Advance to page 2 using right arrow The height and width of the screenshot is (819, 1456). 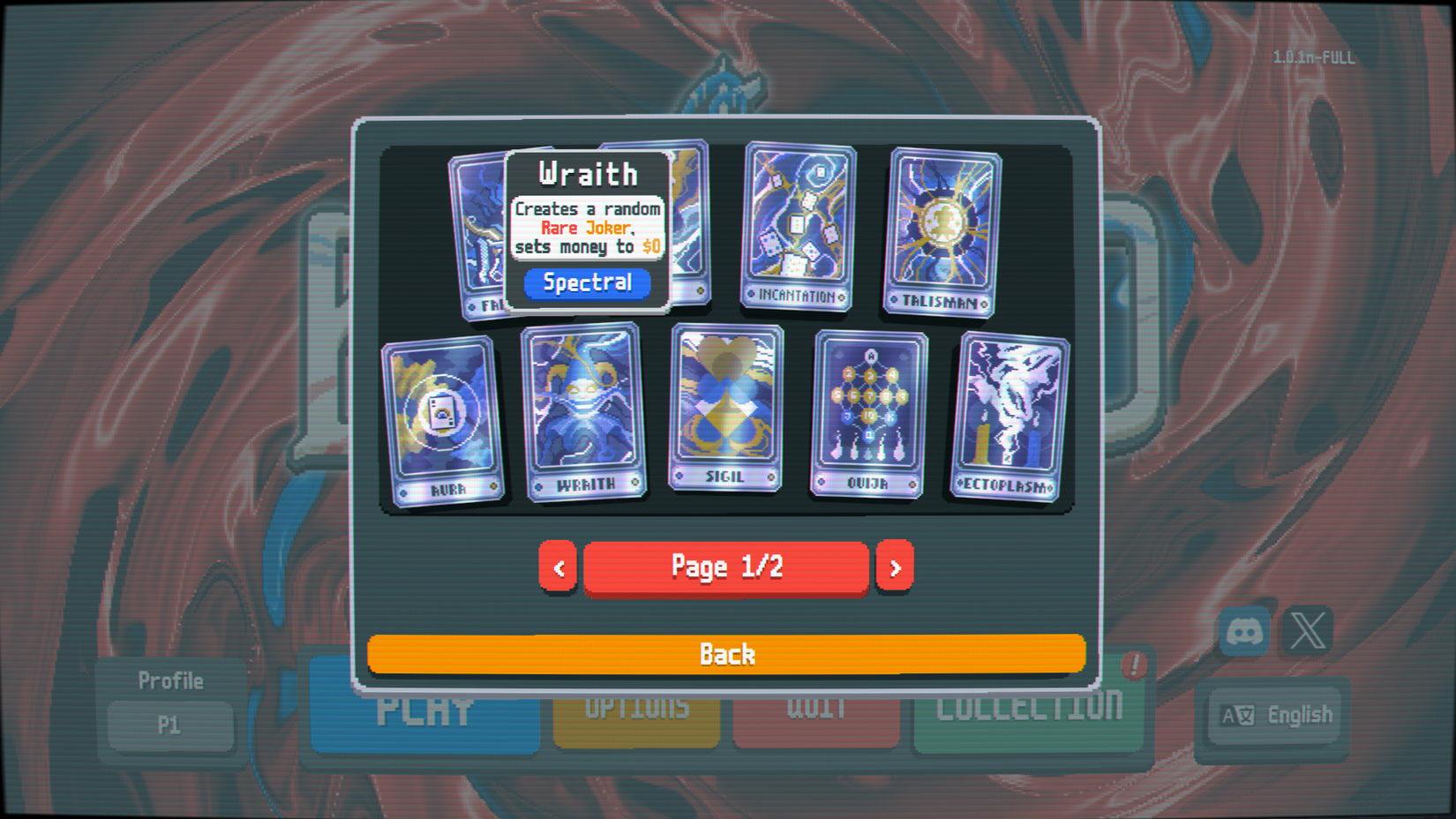pos(895,567)
